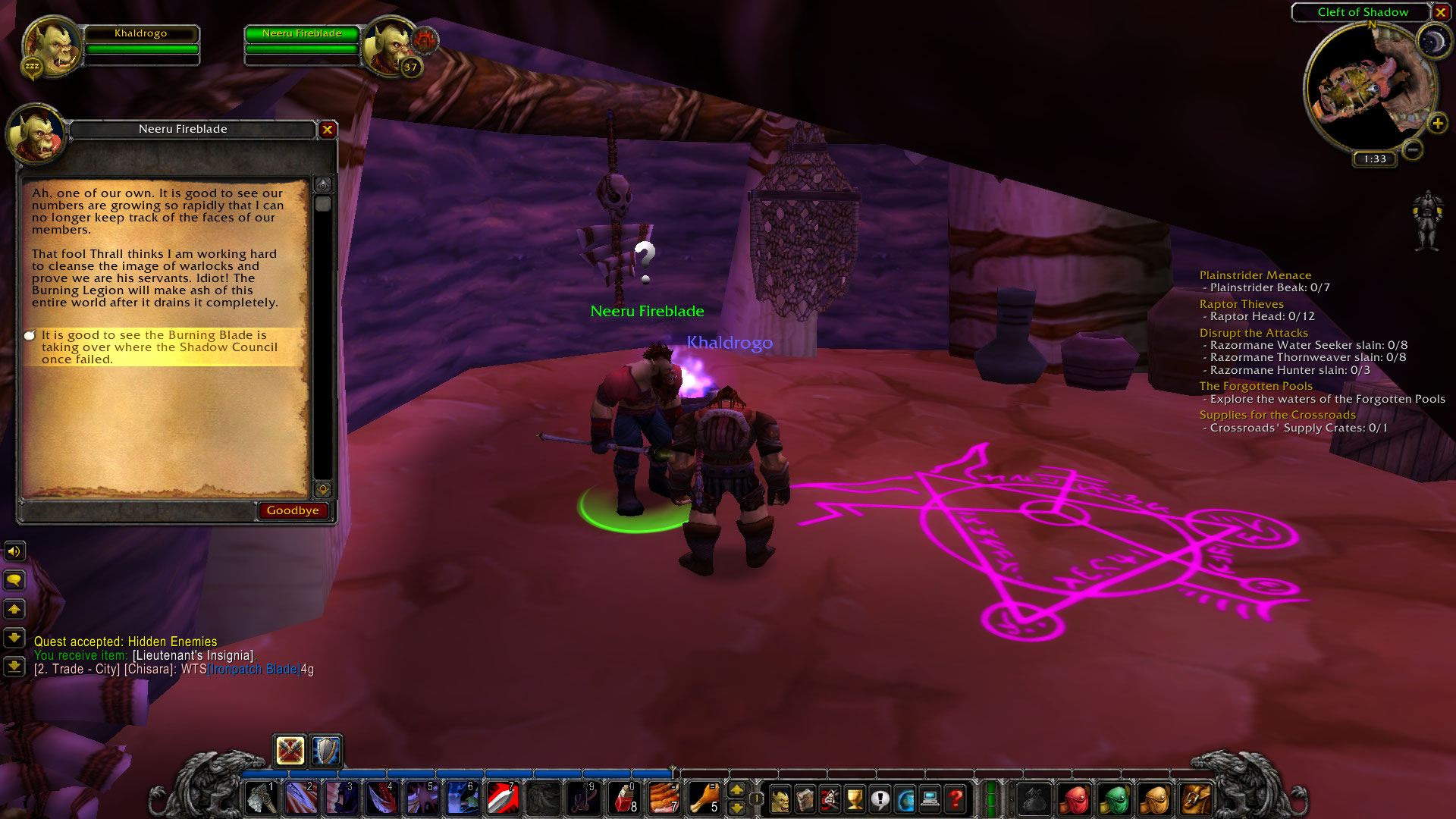Screen dimensions: 1456x819
Task: Open the red bag next to the backpack
Action: click(x=1075, y=799)
